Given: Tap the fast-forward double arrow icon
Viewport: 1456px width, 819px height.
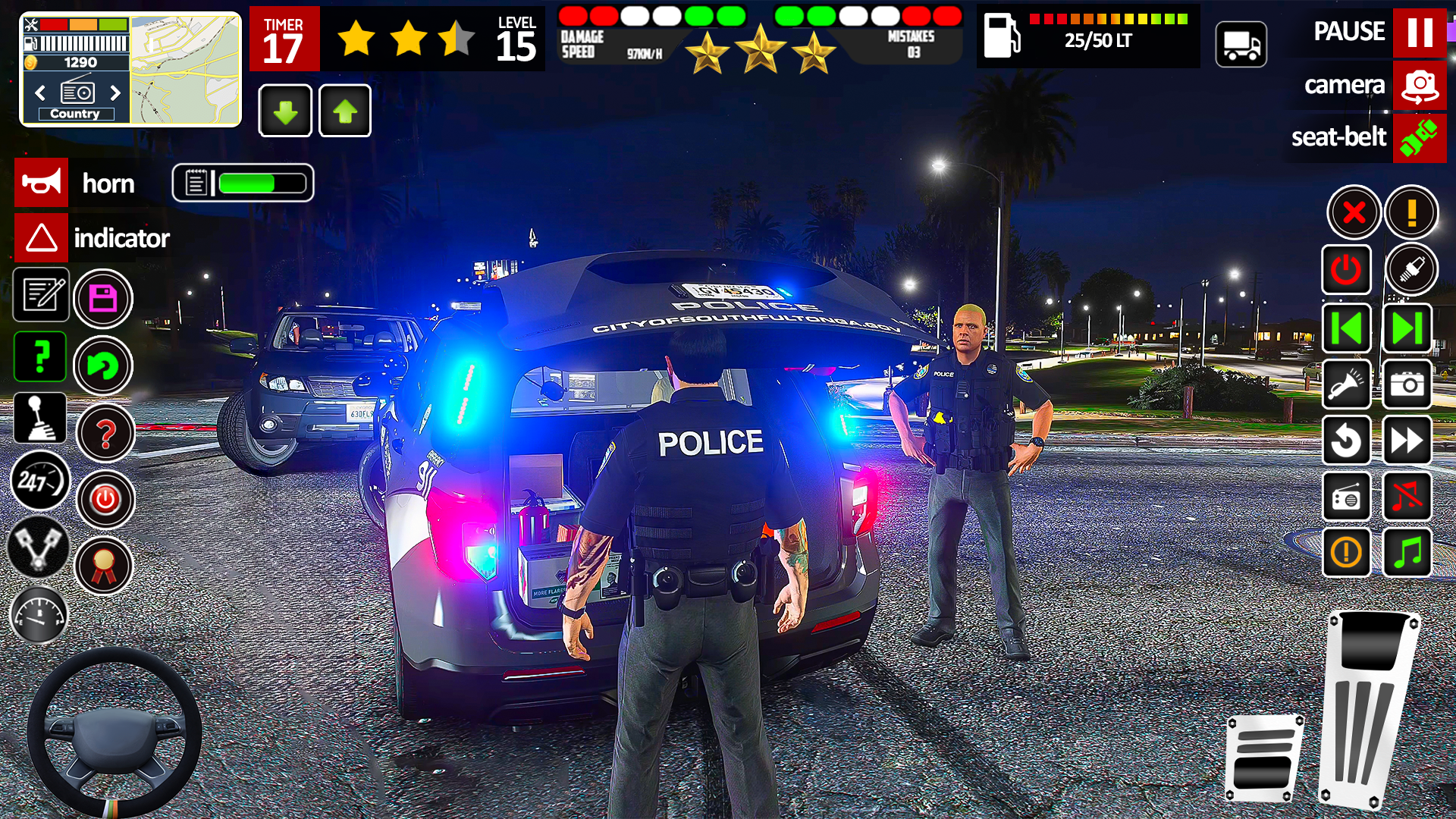Looking at the screenshot, I should (x=1407, y=441).
